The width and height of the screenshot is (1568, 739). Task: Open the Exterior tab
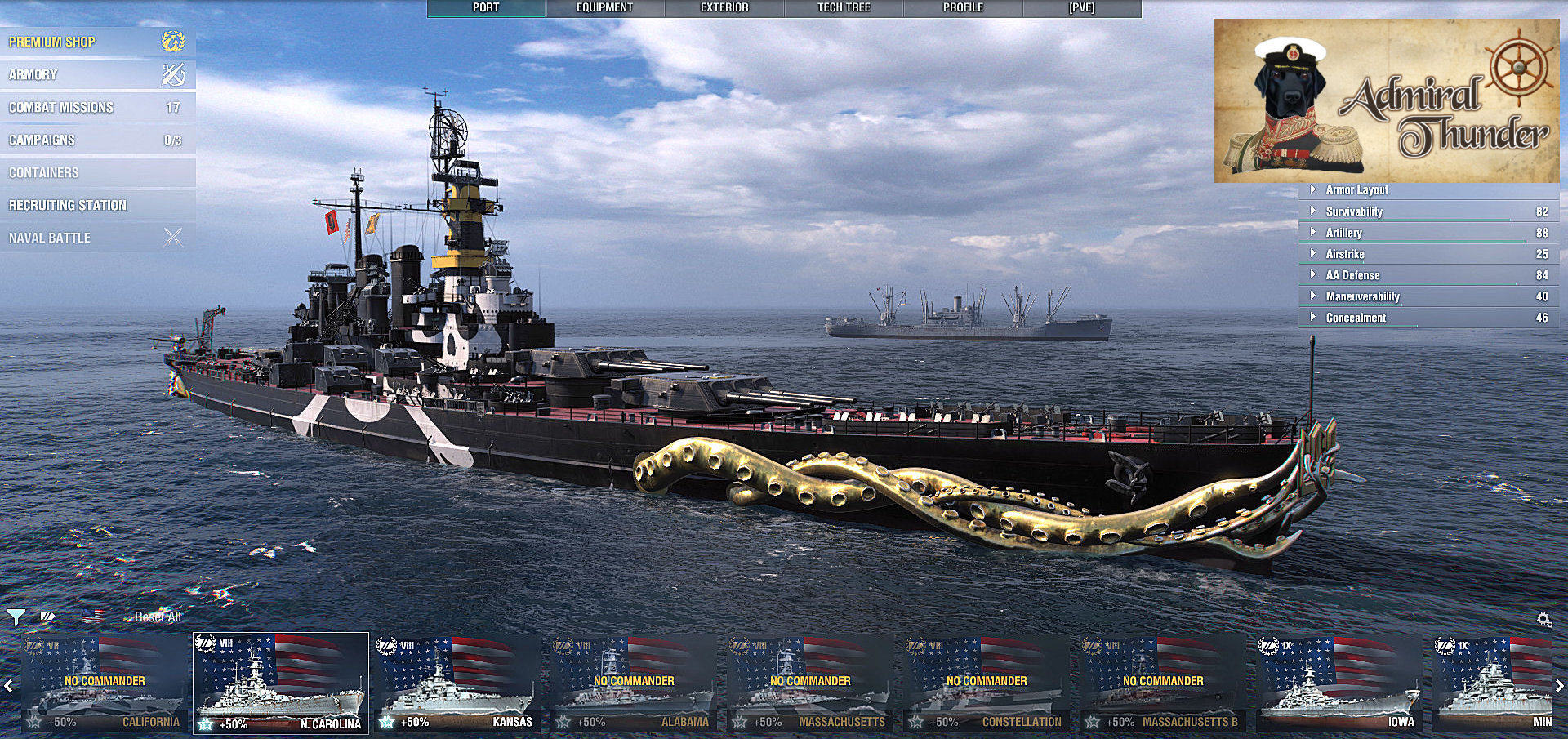724,7
